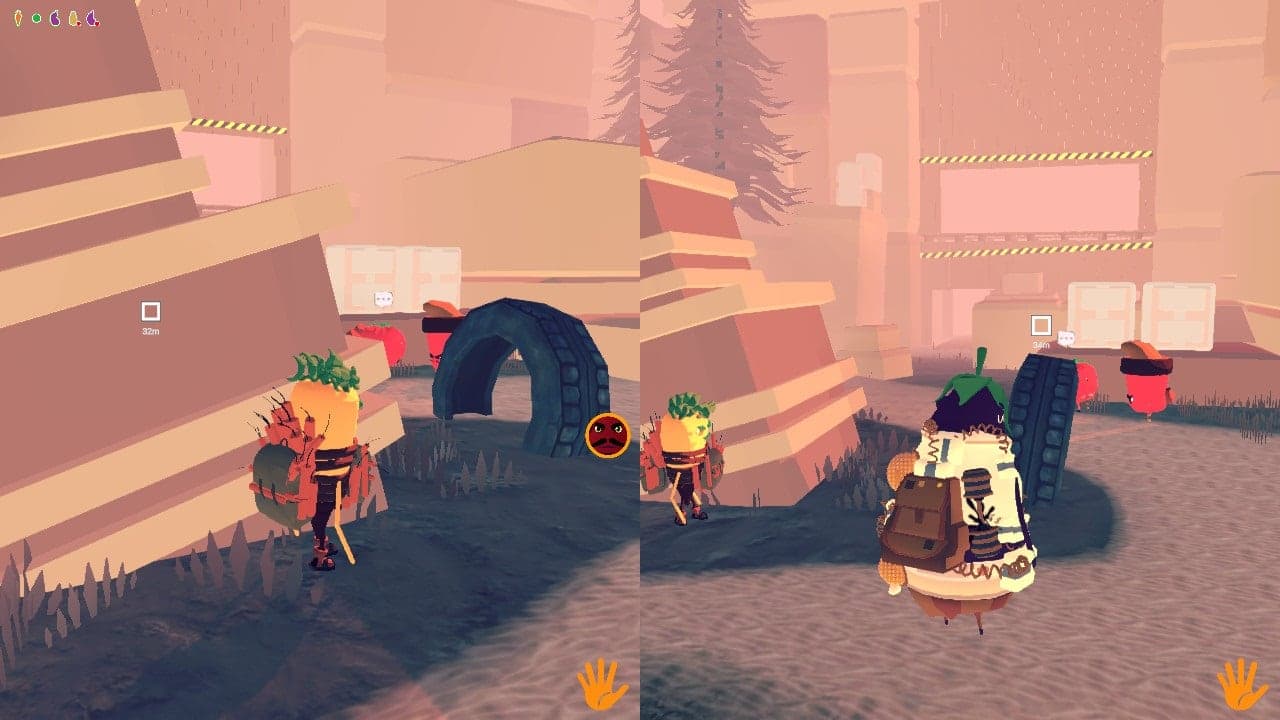
Task: Select the first eggplant icon in the status row
Action: (54, 17)
